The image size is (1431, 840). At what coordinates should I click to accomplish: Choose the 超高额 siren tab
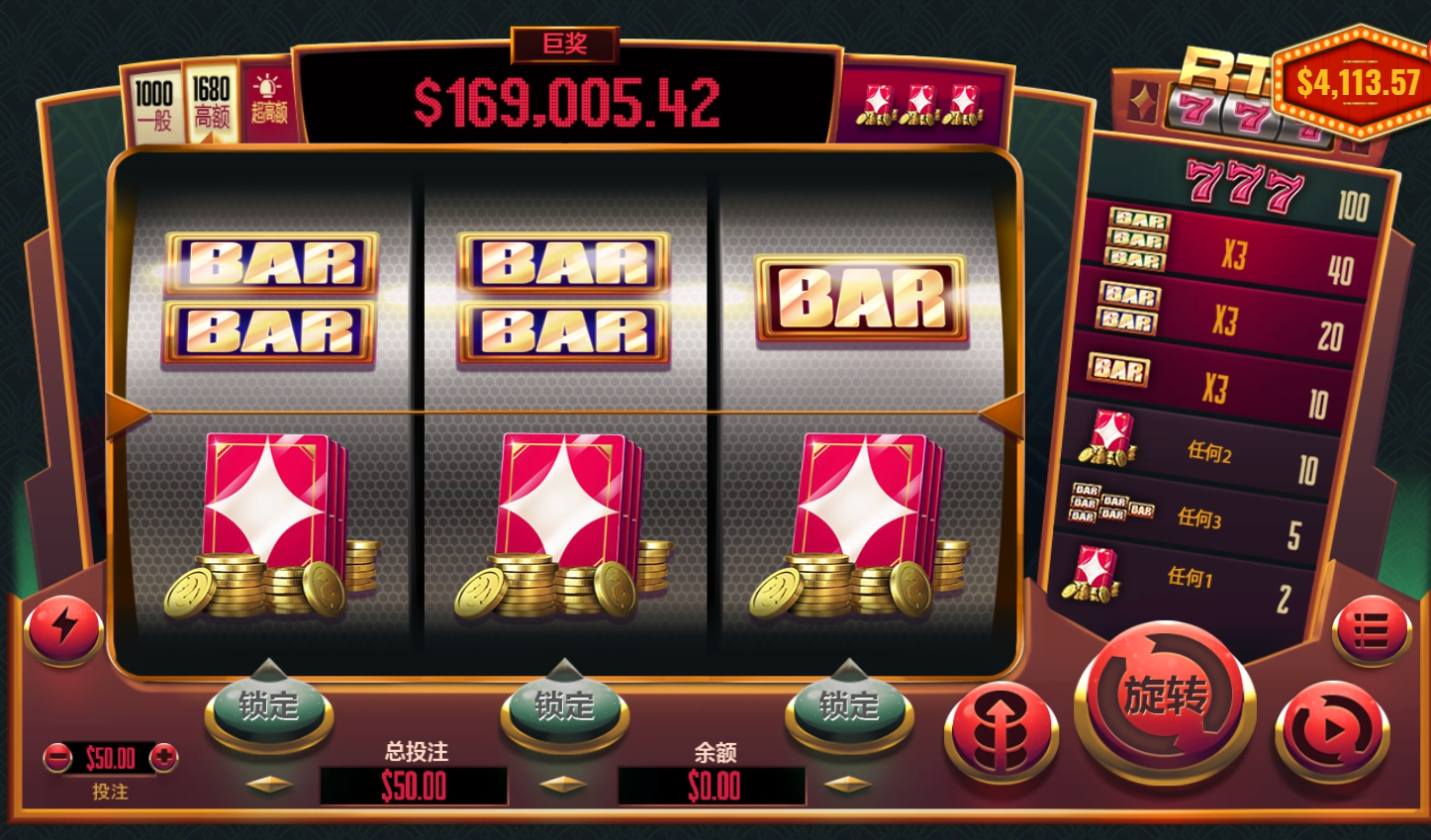(x=268, y=99)
